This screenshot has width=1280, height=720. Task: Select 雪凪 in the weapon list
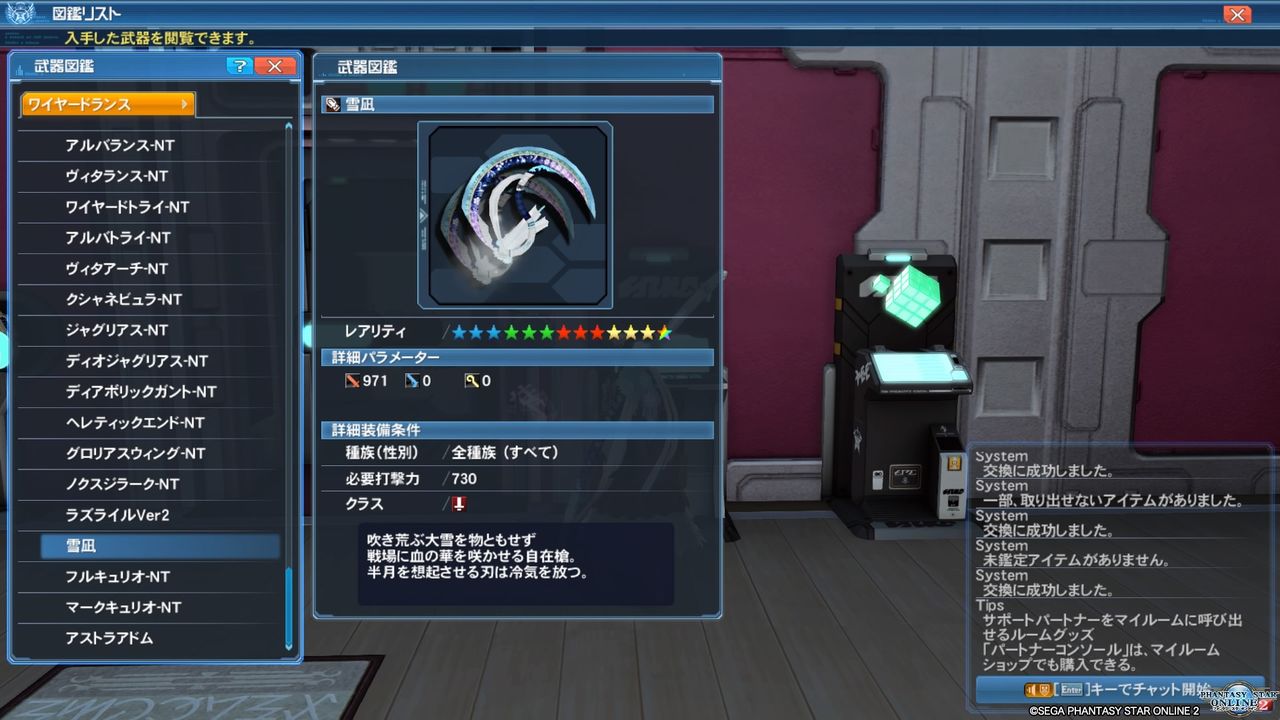coord(152,545)
